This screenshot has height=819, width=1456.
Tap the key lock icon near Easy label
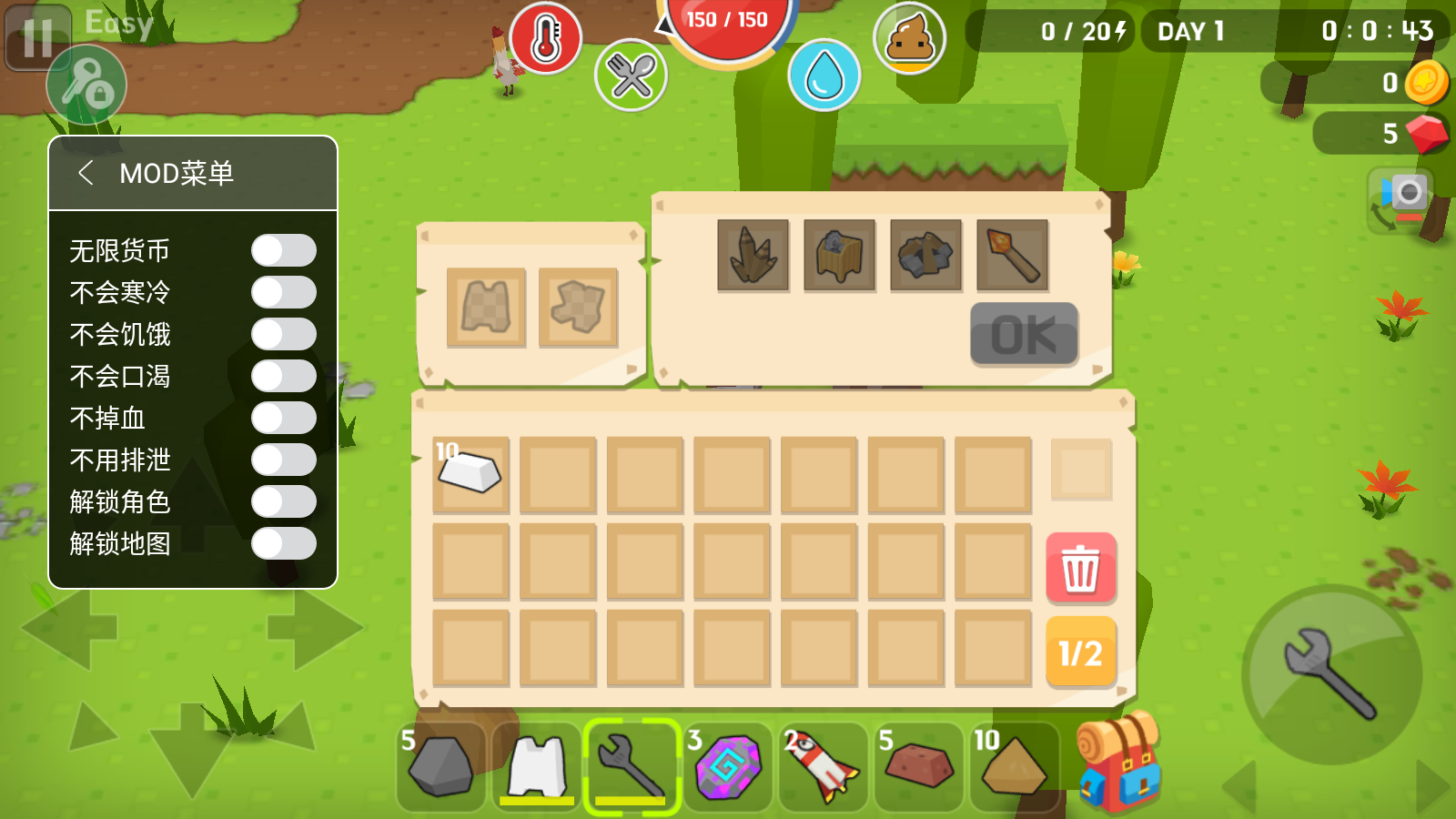(87, 86)
